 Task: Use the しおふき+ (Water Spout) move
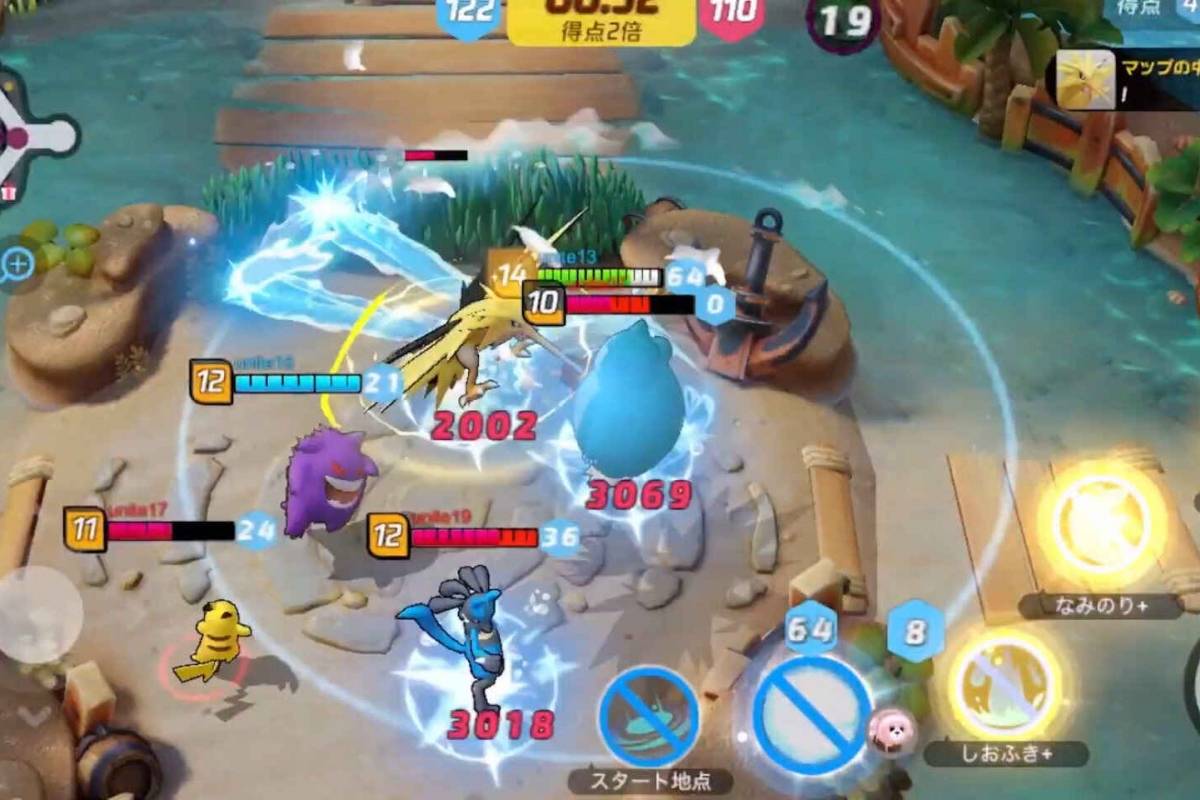(1004, 685)
